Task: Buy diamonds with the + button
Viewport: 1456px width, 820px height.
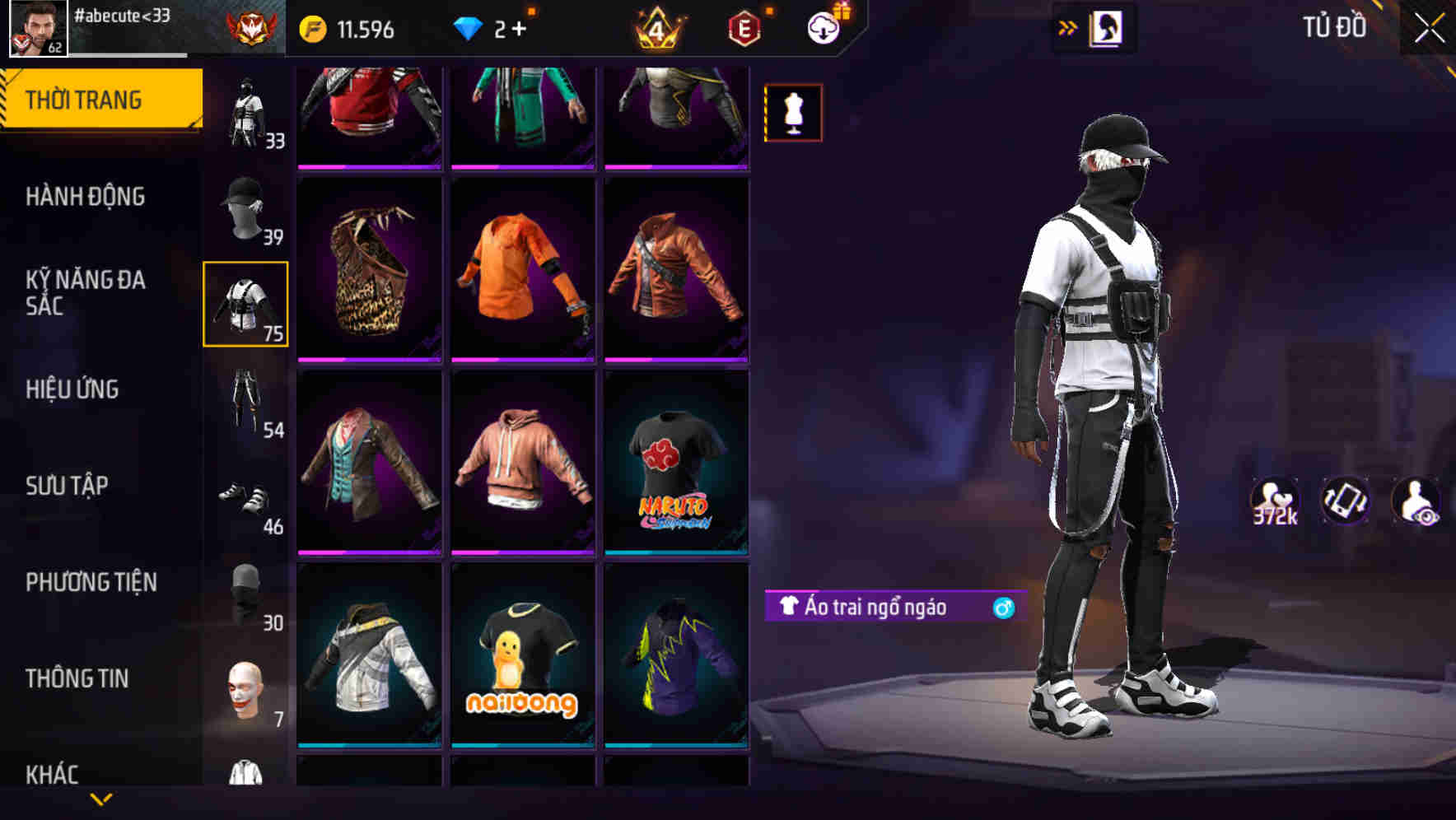Action: pyautogui.click(x=519, y=27)
